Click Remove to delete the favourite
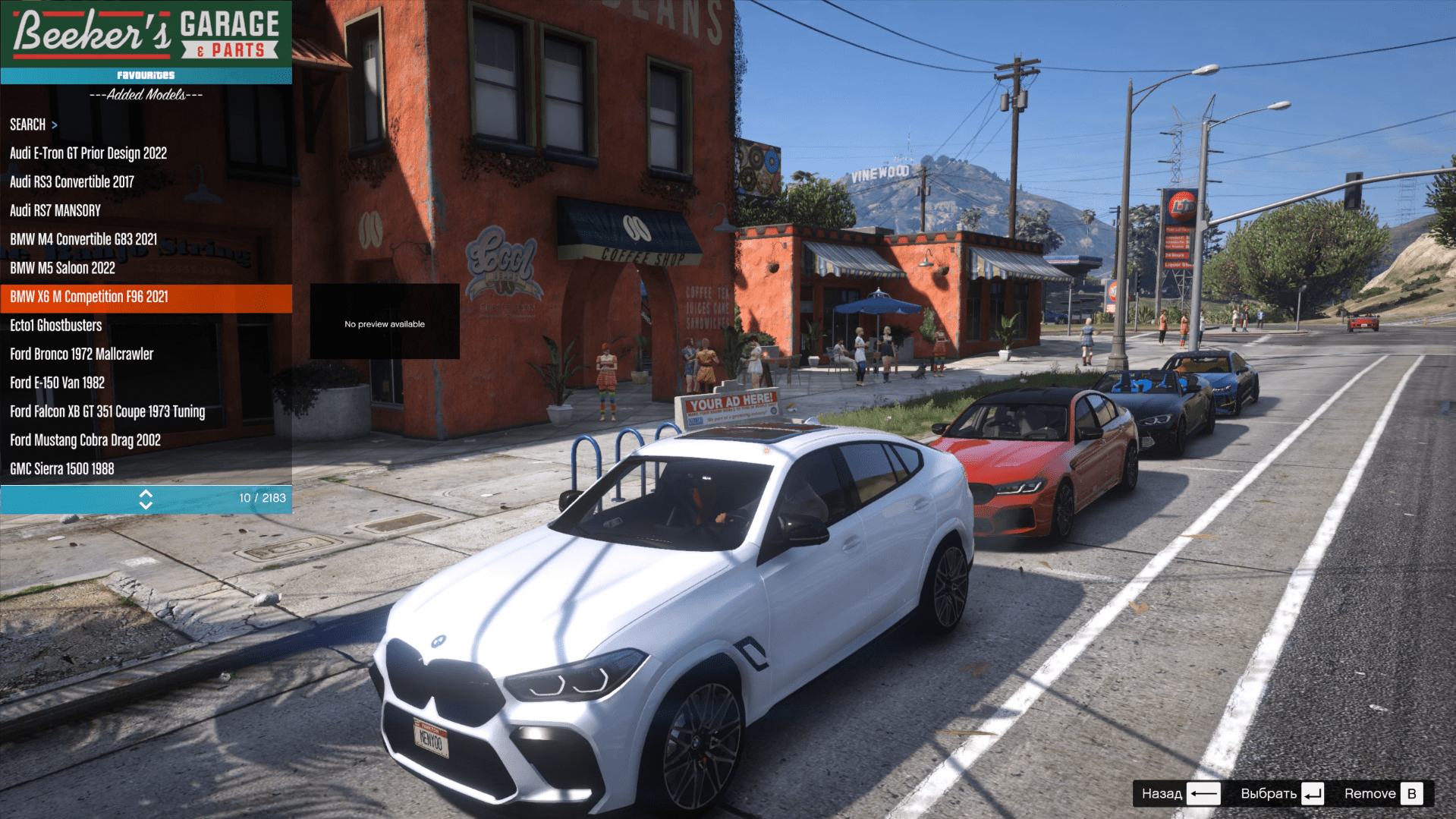This screenshot has width=1456, height=819. (x=1381, y=794)
